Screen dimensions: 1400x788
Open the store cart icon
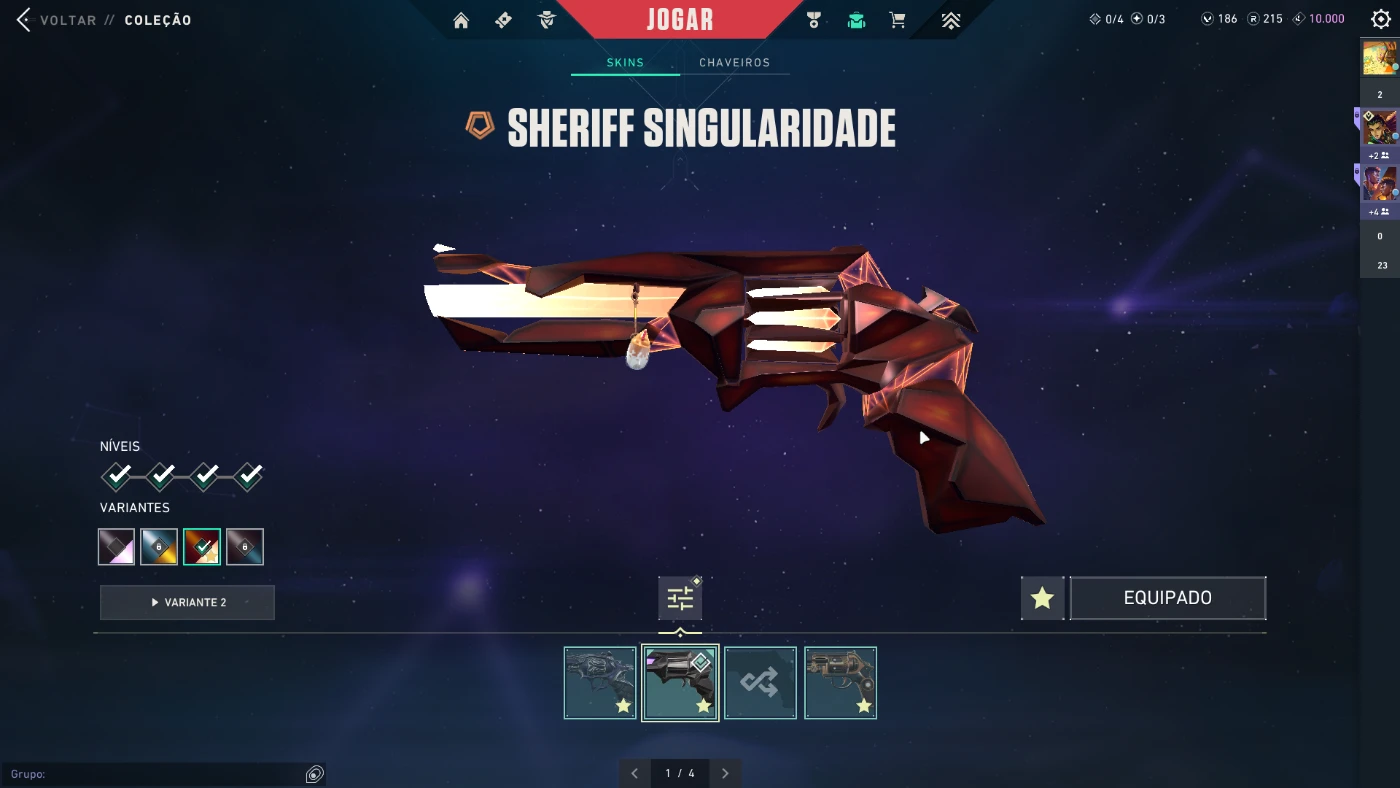pos(898,20)
